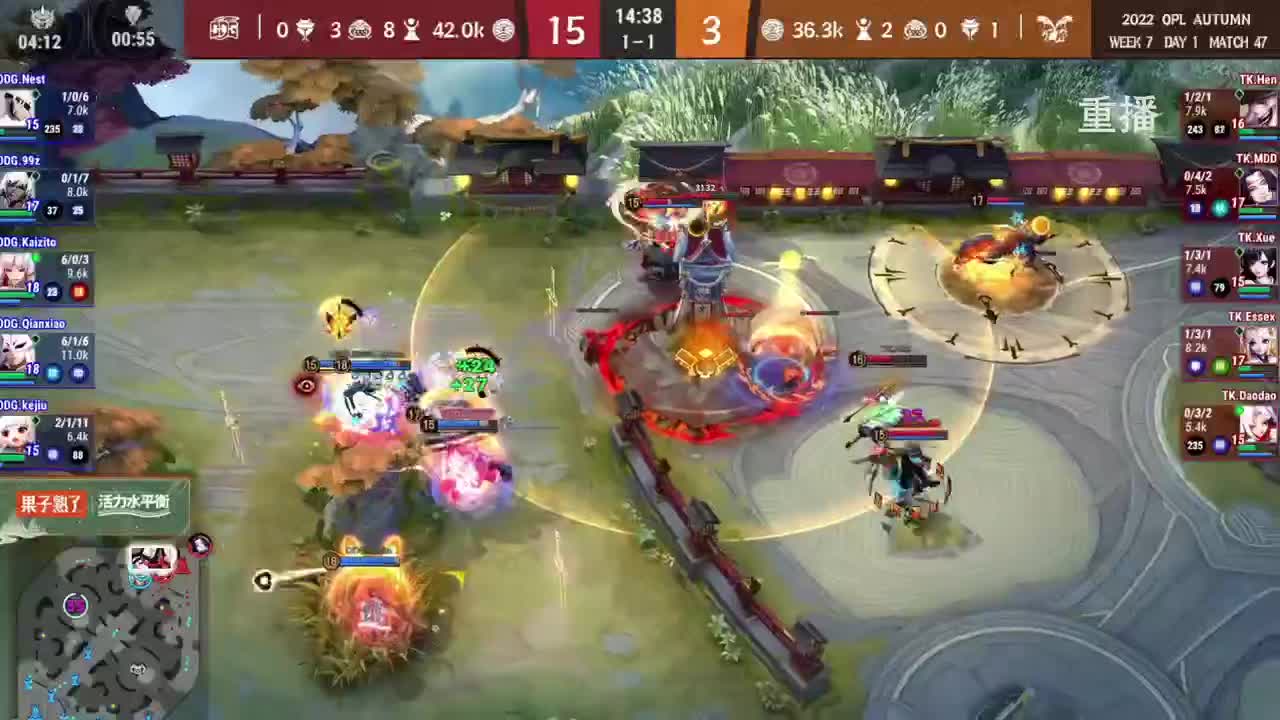Viewport: 1280px width, 720px height.
Task: Click the gold icon next to 42.0k
Action: point(503,31)
